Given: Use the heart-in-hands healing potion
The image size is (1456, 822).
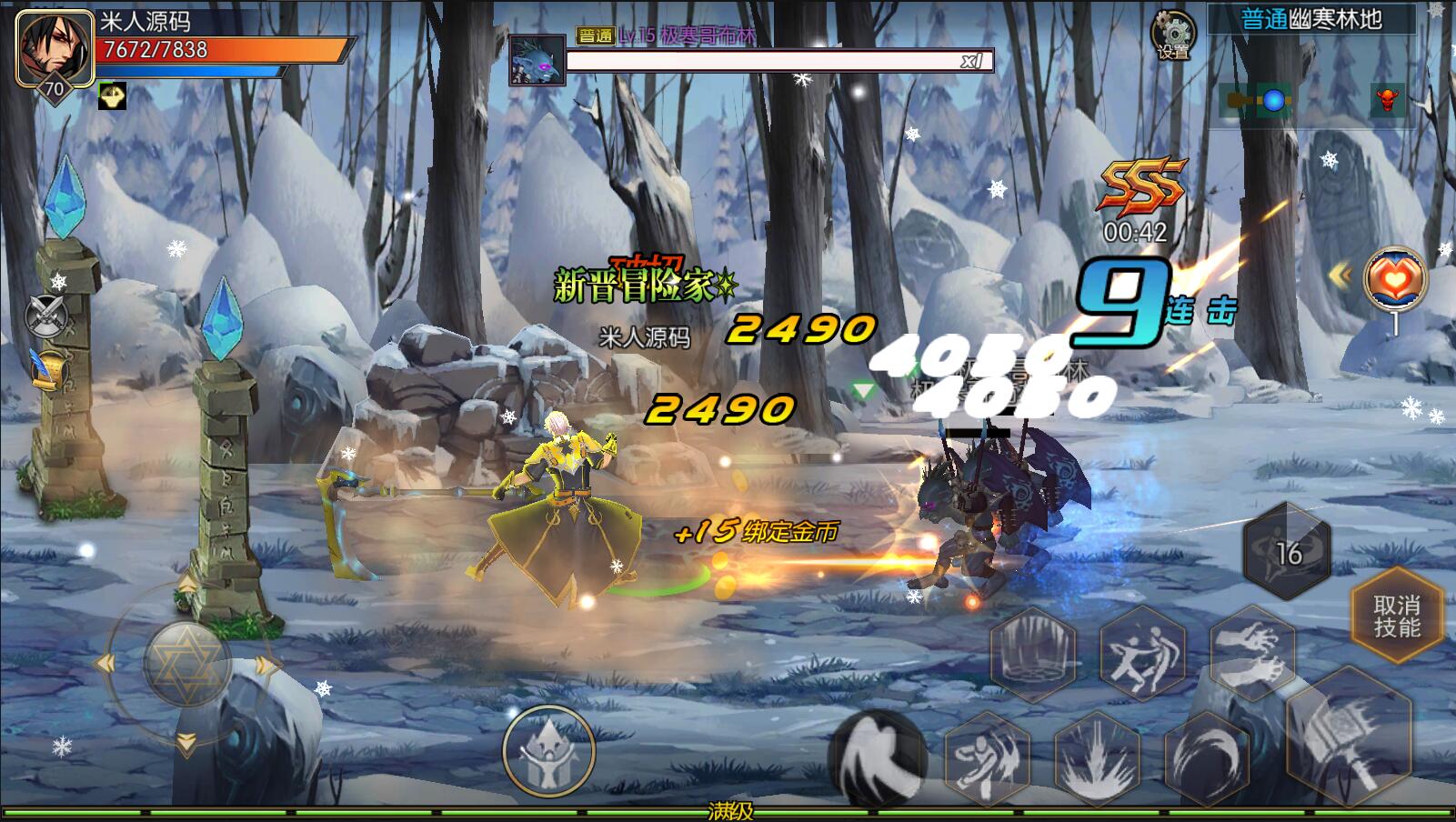Looking at the screenshot, I should (1395, 279).
